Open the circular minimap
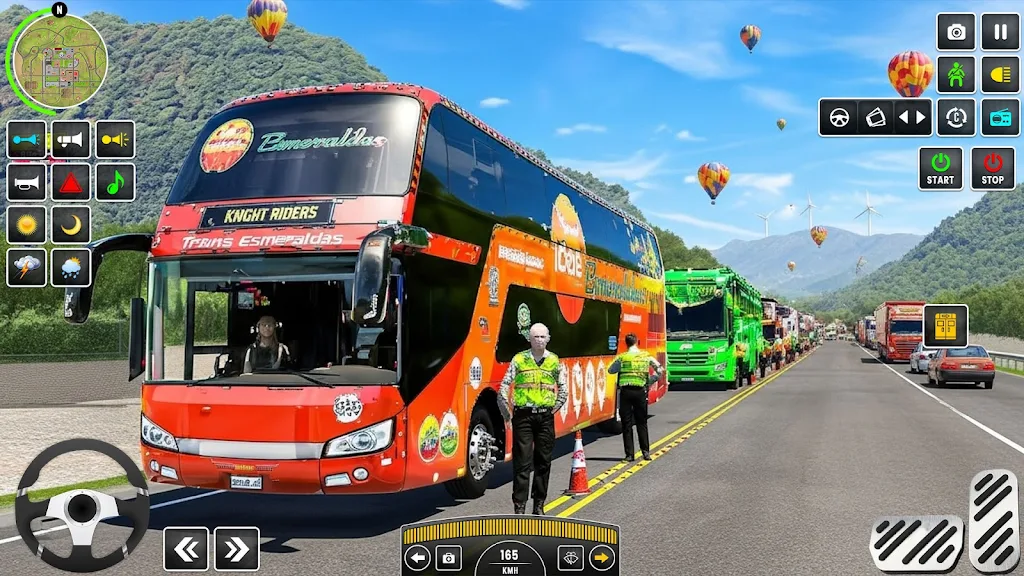The width and height of the screenshot is (1024, 576). (x=60, y=61)
